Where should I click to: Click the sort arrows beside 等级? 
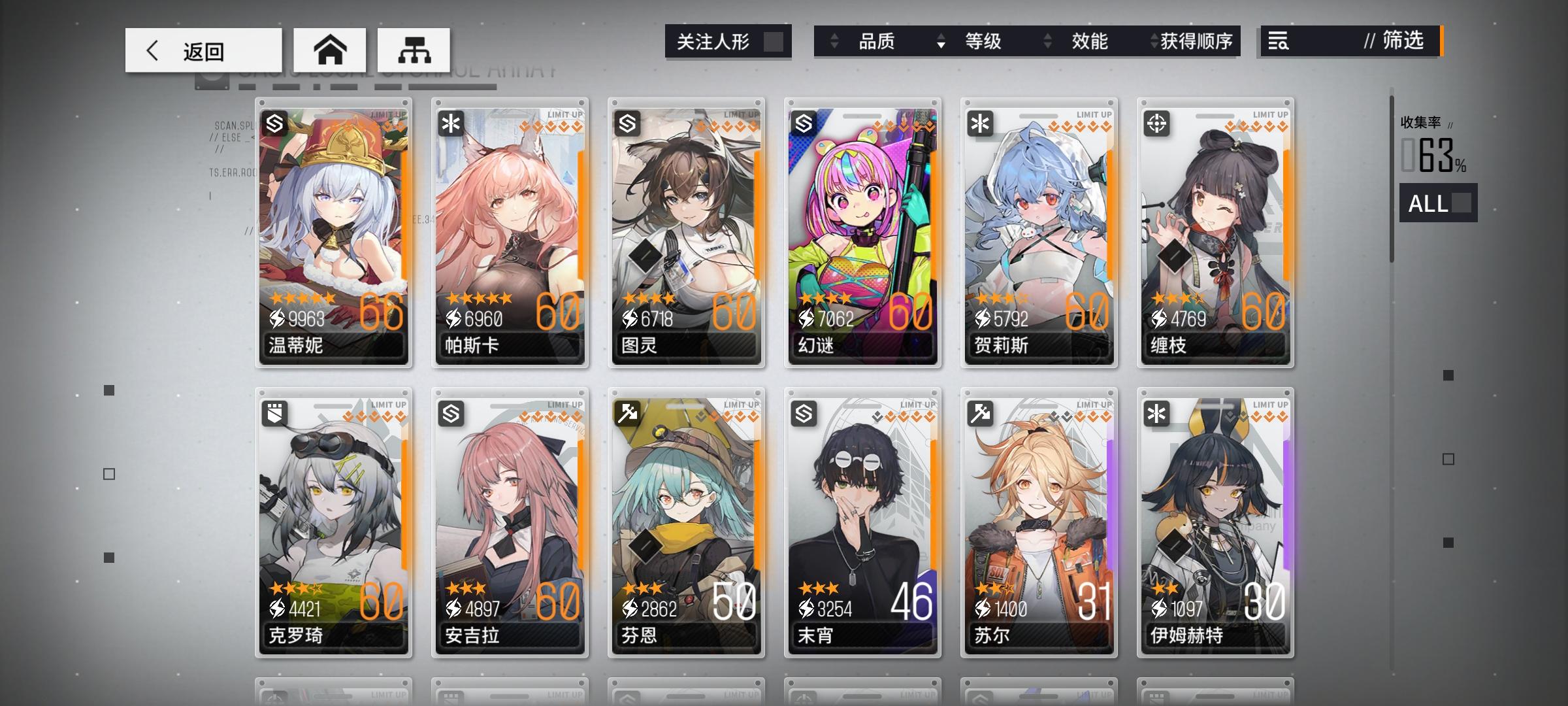coord(939,41)
